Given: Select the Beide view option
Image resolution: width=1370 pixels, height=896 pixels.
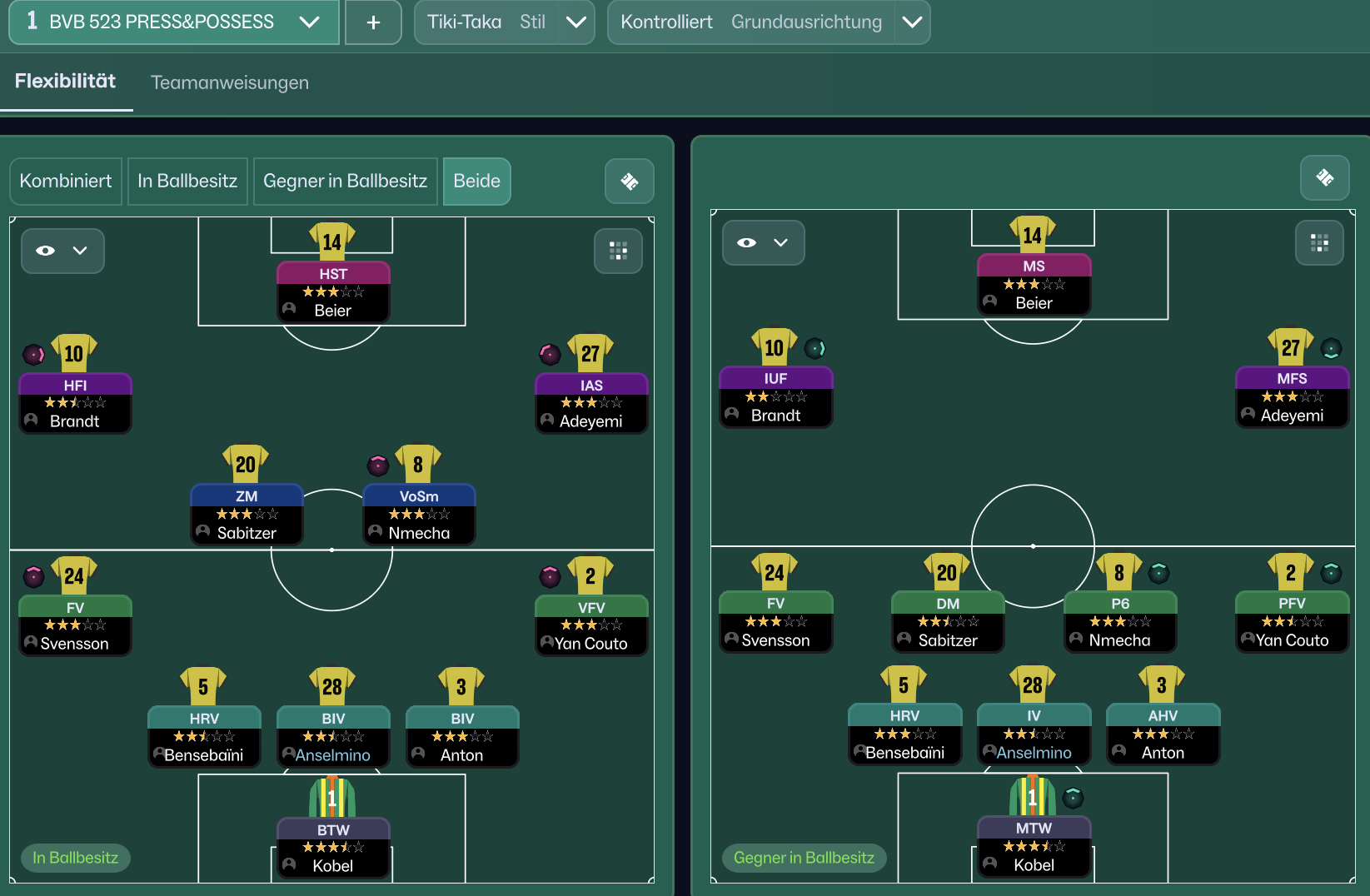Looking at the screenshot, I should pyautogui.click(x=476, y=181).
